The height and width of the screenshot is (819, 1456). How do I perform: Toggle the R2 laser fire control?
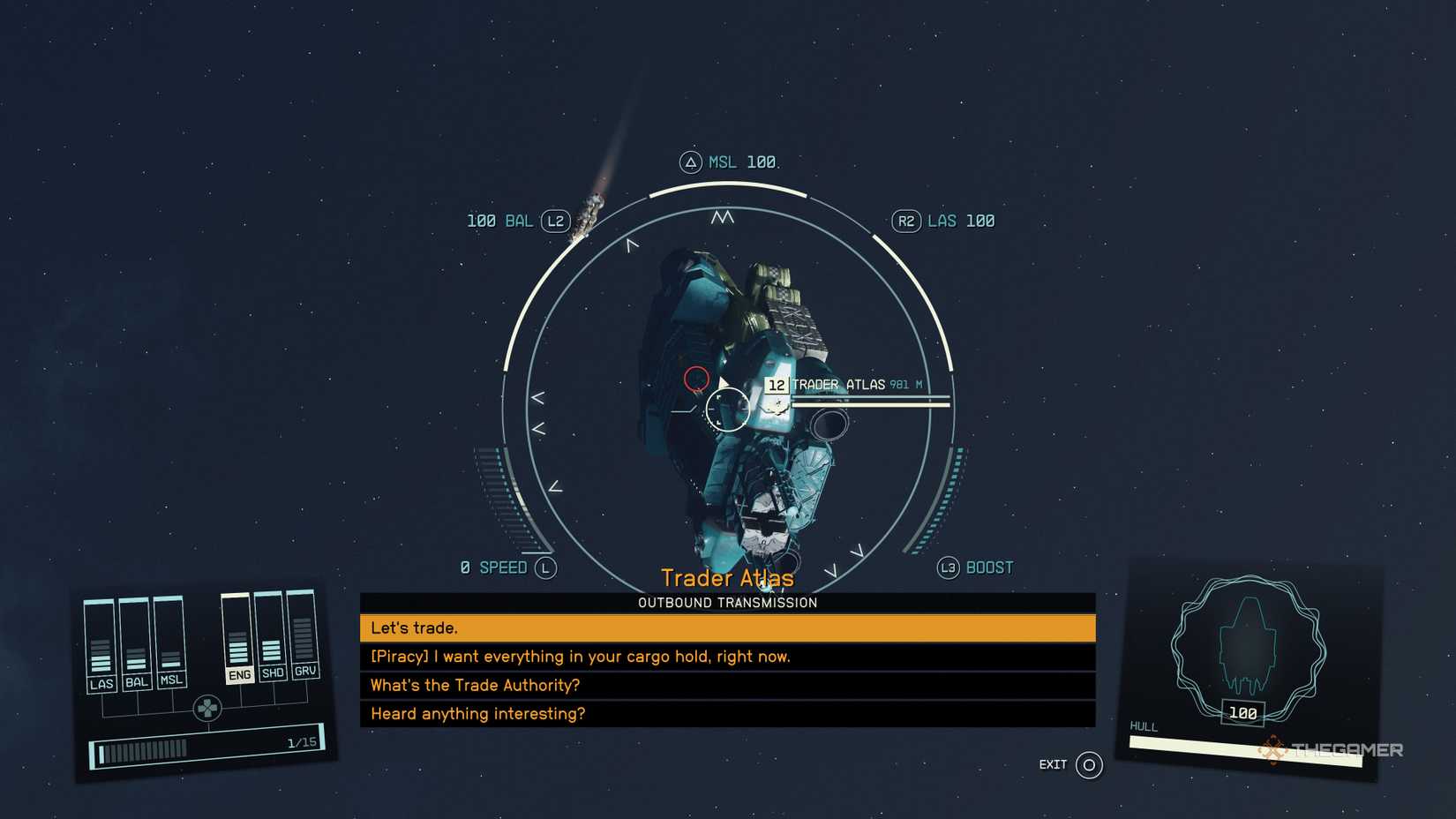click(905, 221)
